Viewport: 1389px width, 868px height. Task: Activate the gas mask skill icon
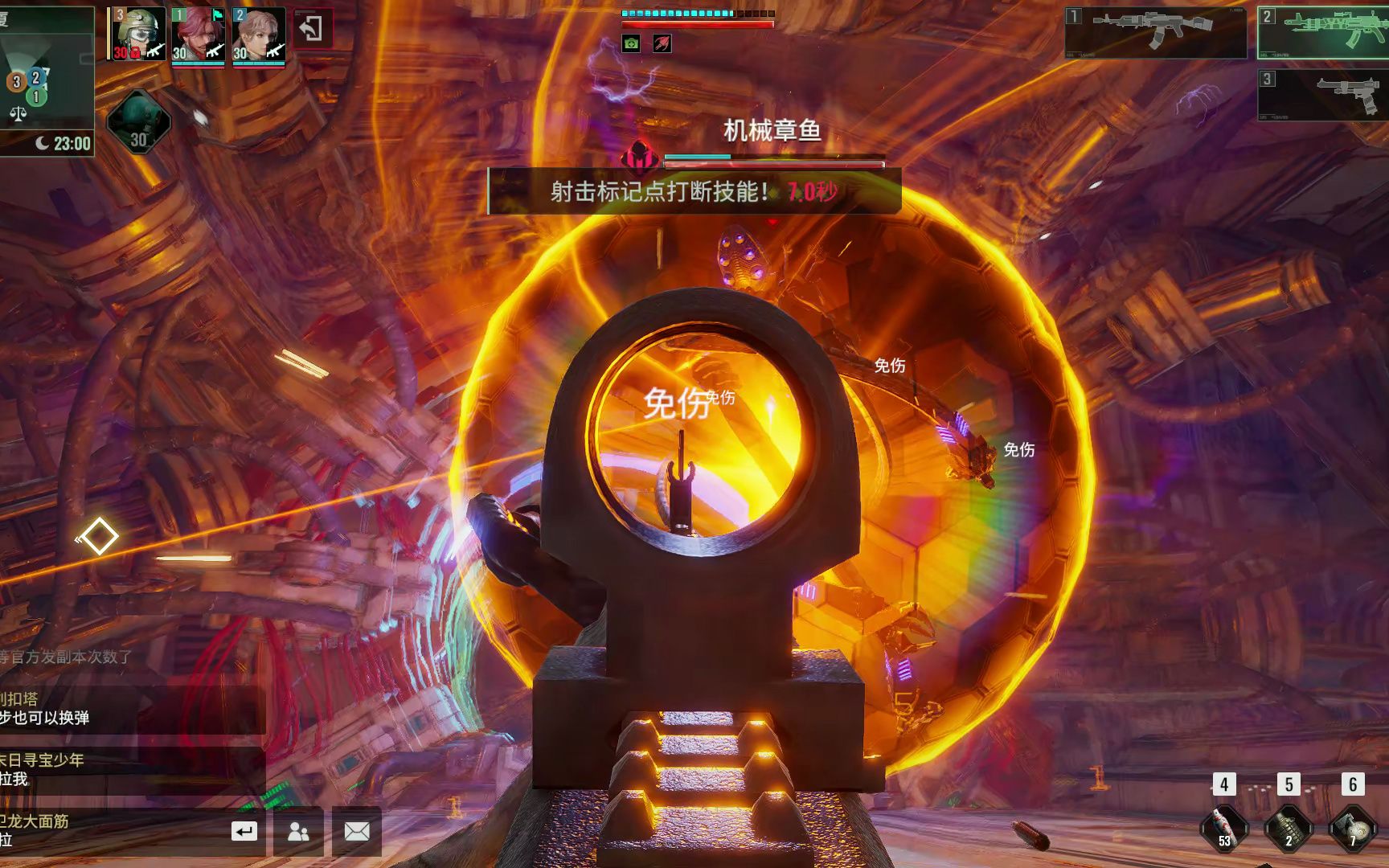pos(138,122)
